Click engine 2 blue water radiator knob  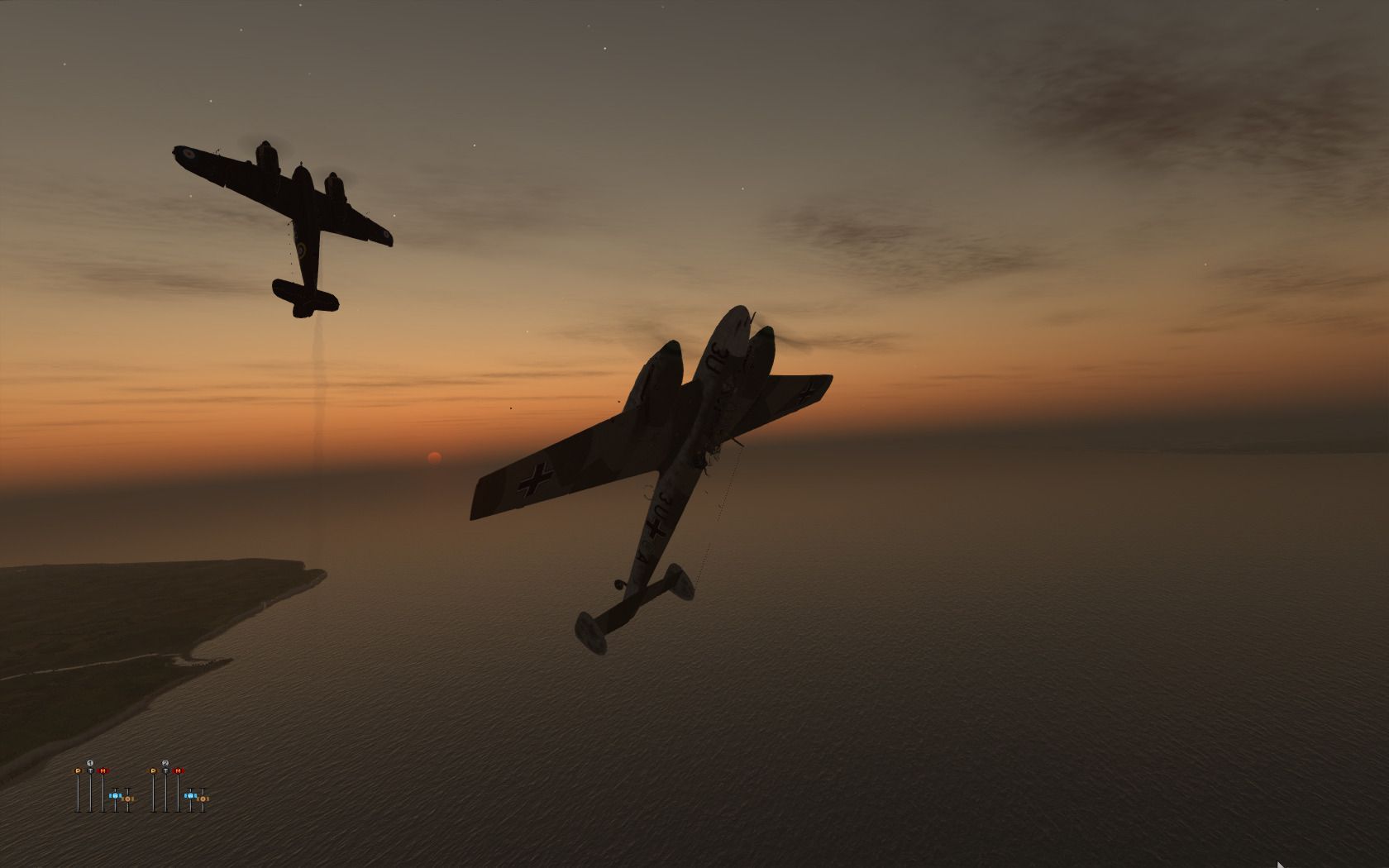(x=190, y=795)
